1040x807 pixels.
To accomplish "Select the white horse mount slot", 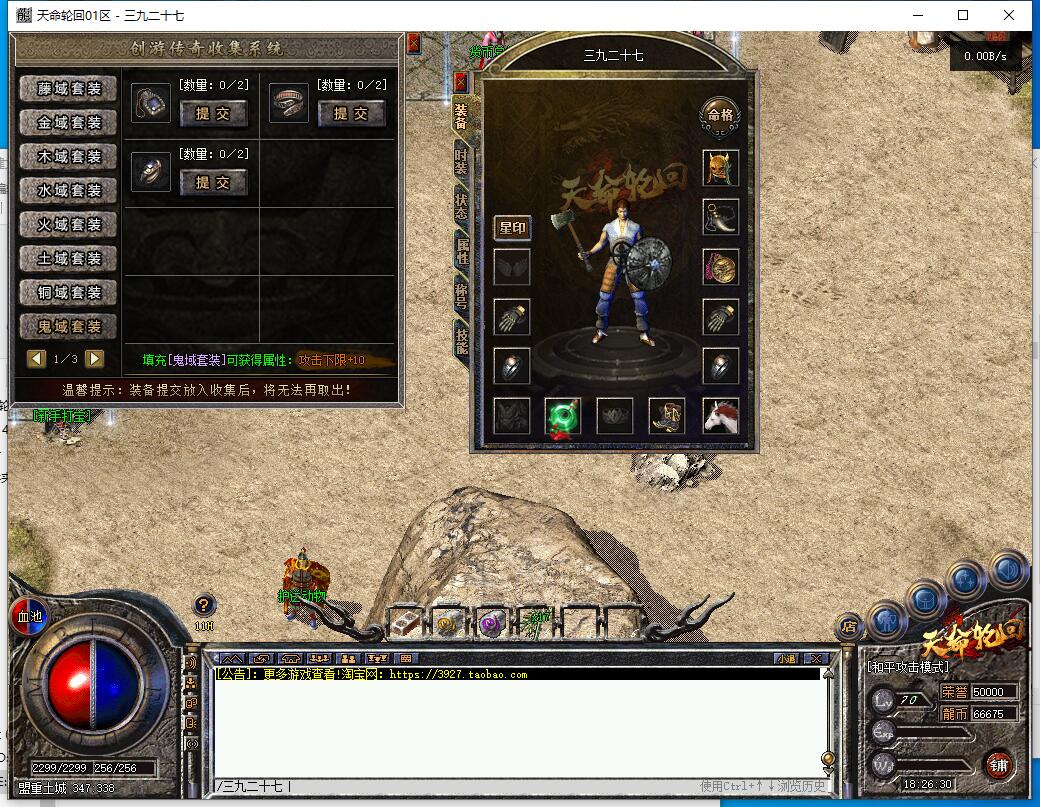I will pos(720,416).
